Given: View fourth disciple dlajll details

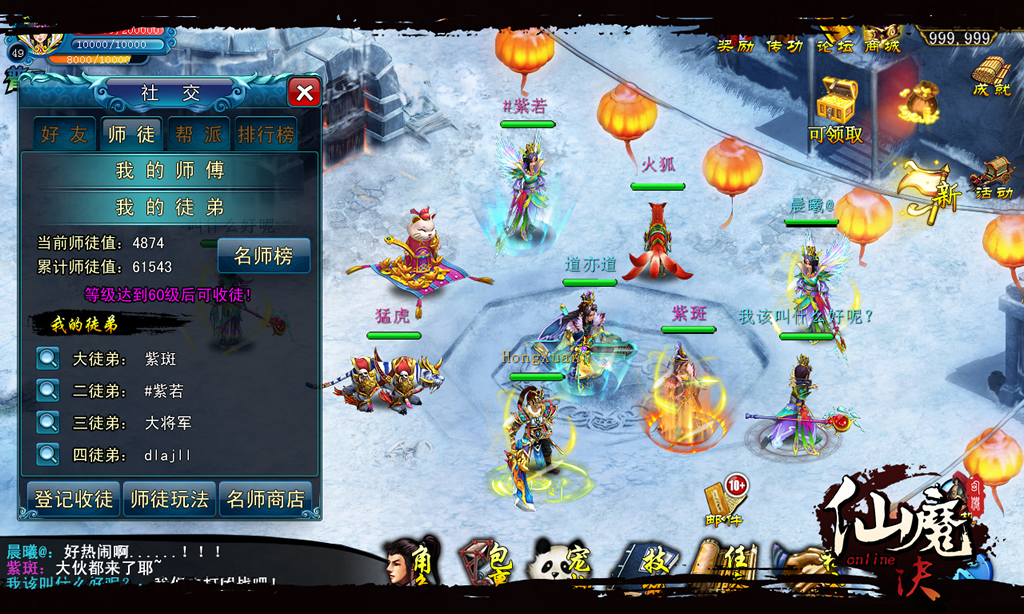Looking at the screenshot, I should click(x=48, y=454).
